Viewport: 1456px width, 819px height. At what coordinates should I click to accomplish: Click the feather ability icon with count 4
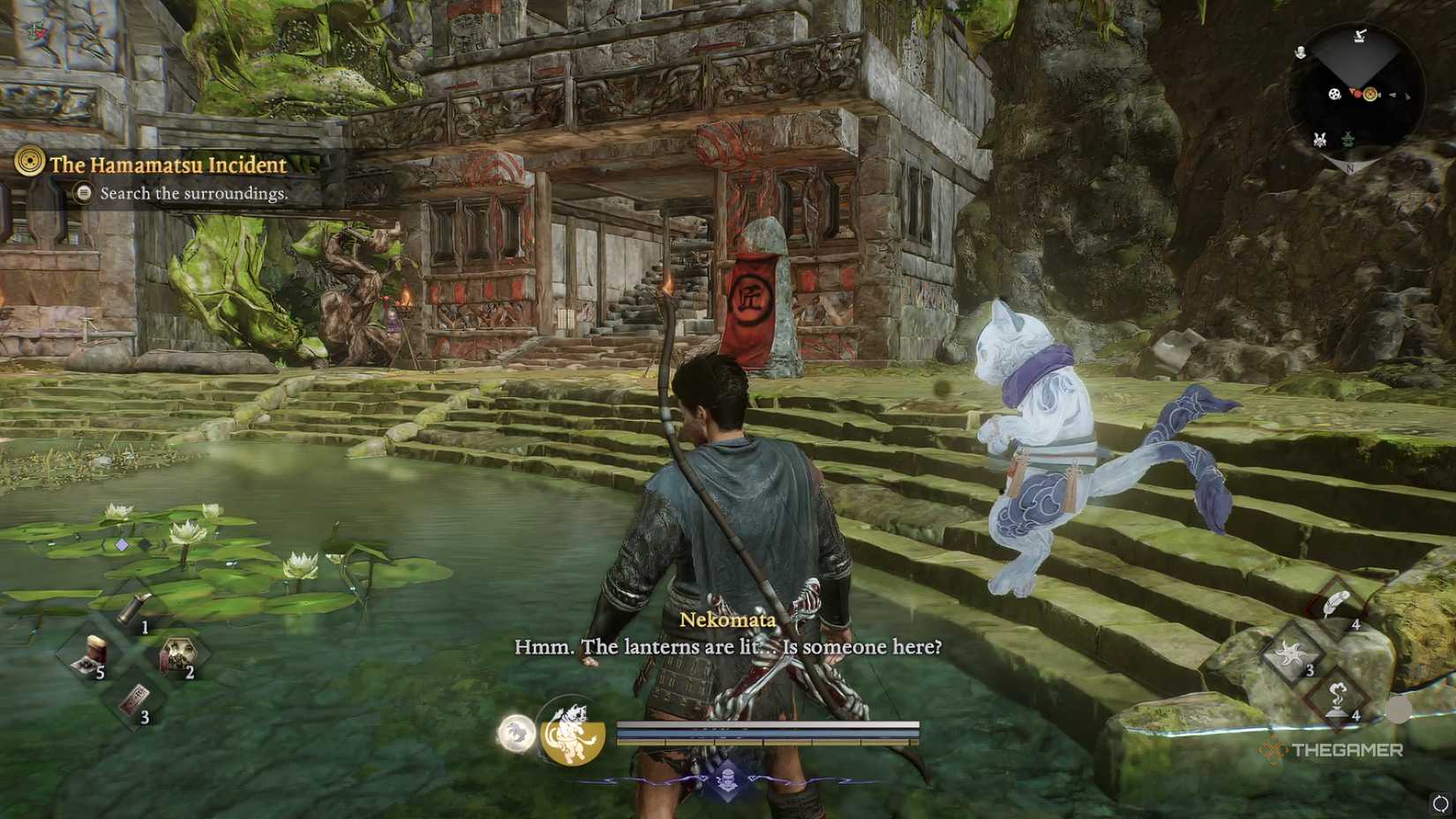tap(1335, 603)
